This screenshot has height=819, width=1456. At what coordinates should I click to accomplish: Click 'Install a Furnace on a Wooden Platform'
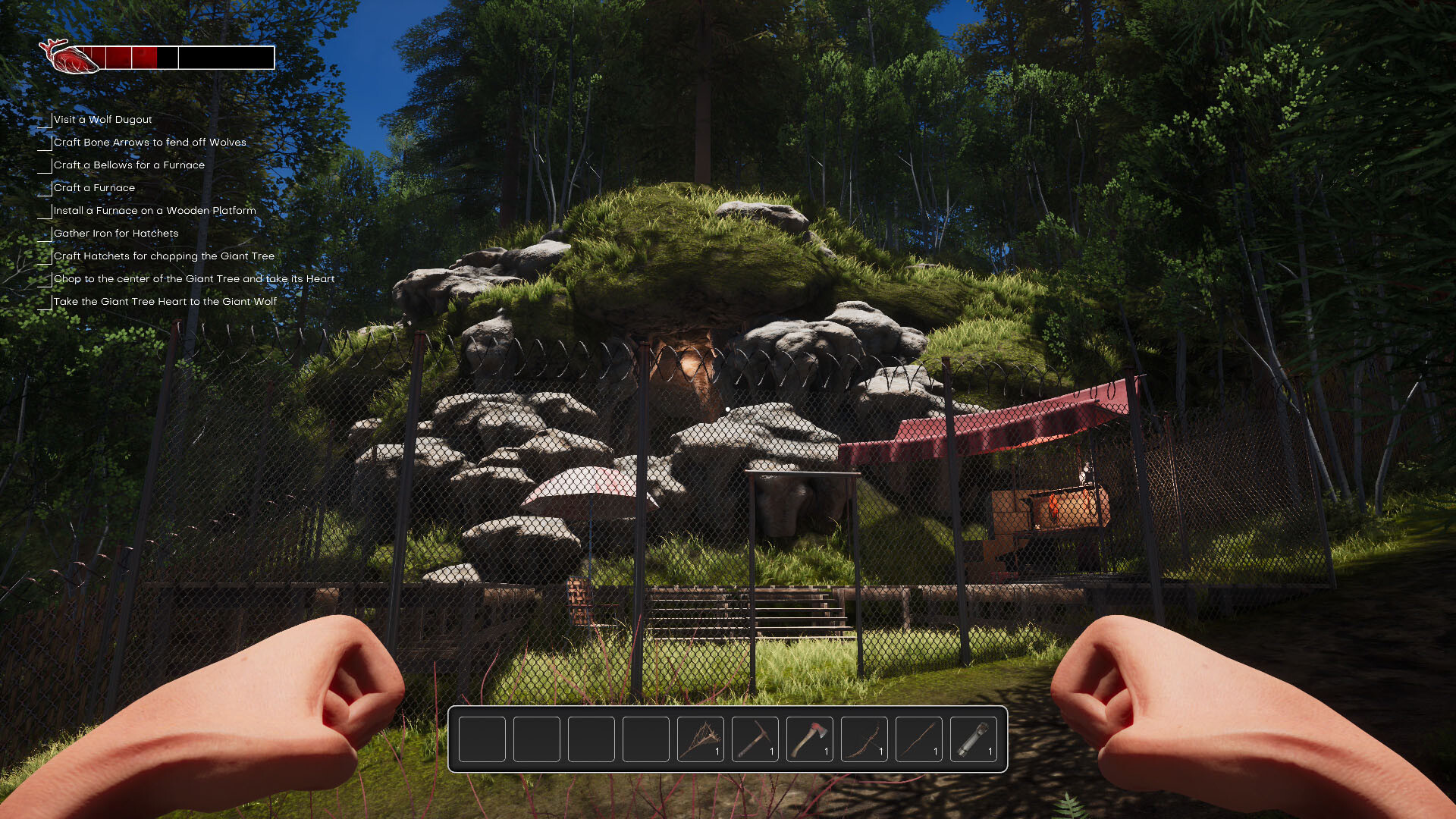click(155, 211)
